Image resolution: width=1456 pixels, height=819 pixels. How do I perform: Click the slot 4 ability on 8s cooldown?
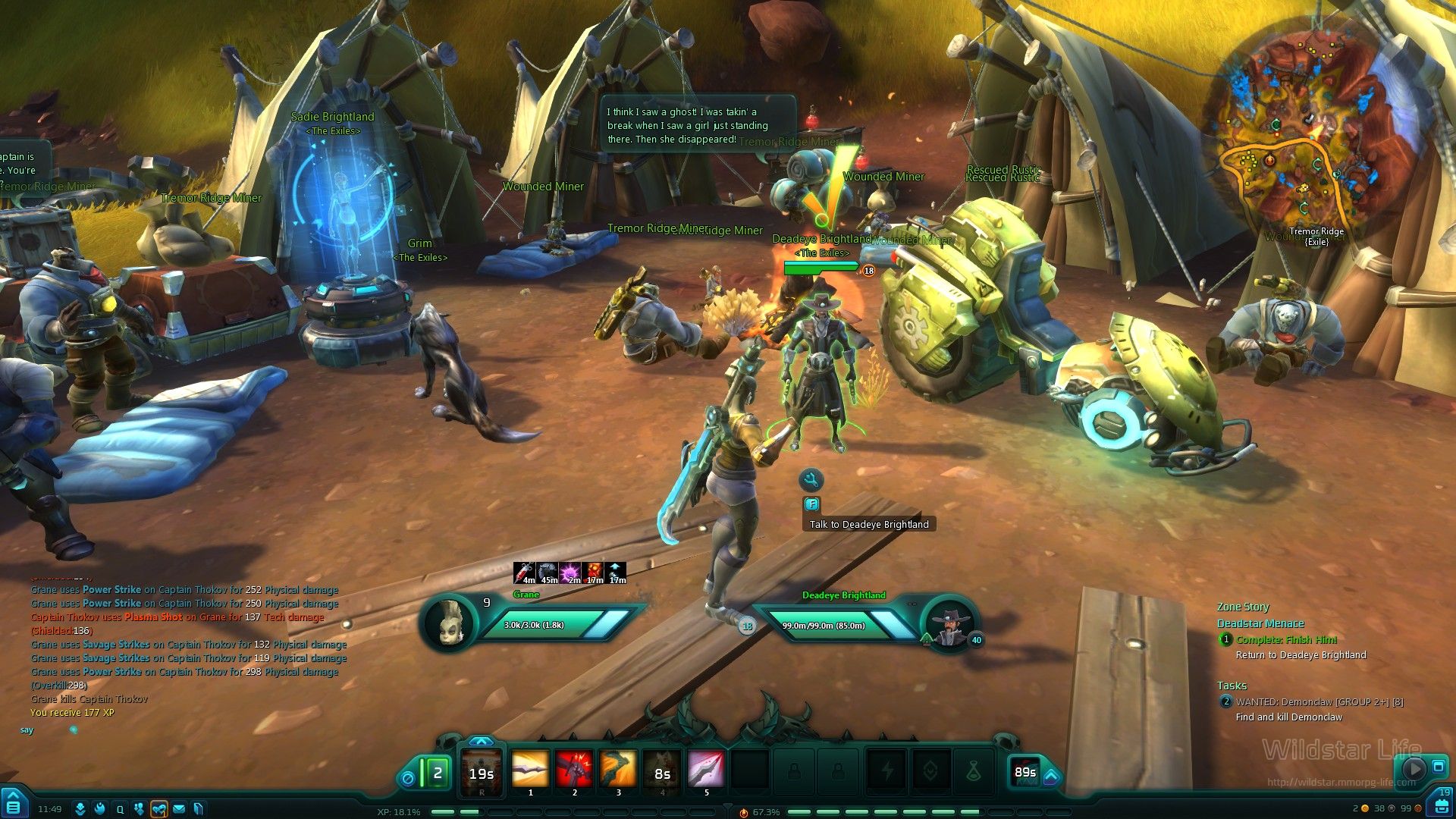tap(662, 770)
